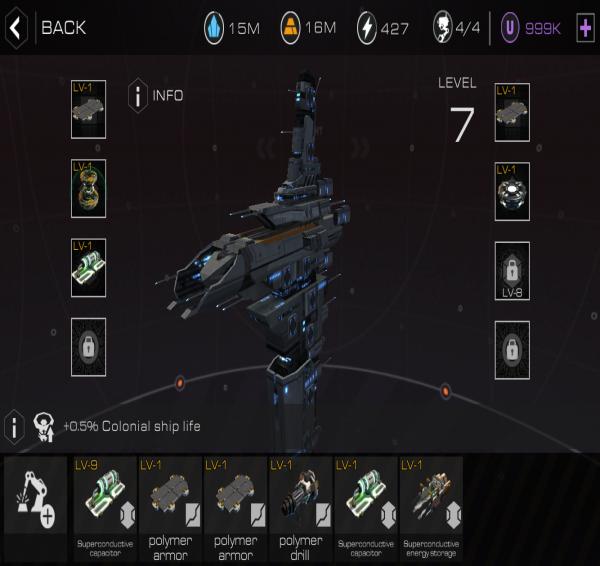600x566 pixels.
Task: Choose the polymer drill inventory item
Action: 299,503
